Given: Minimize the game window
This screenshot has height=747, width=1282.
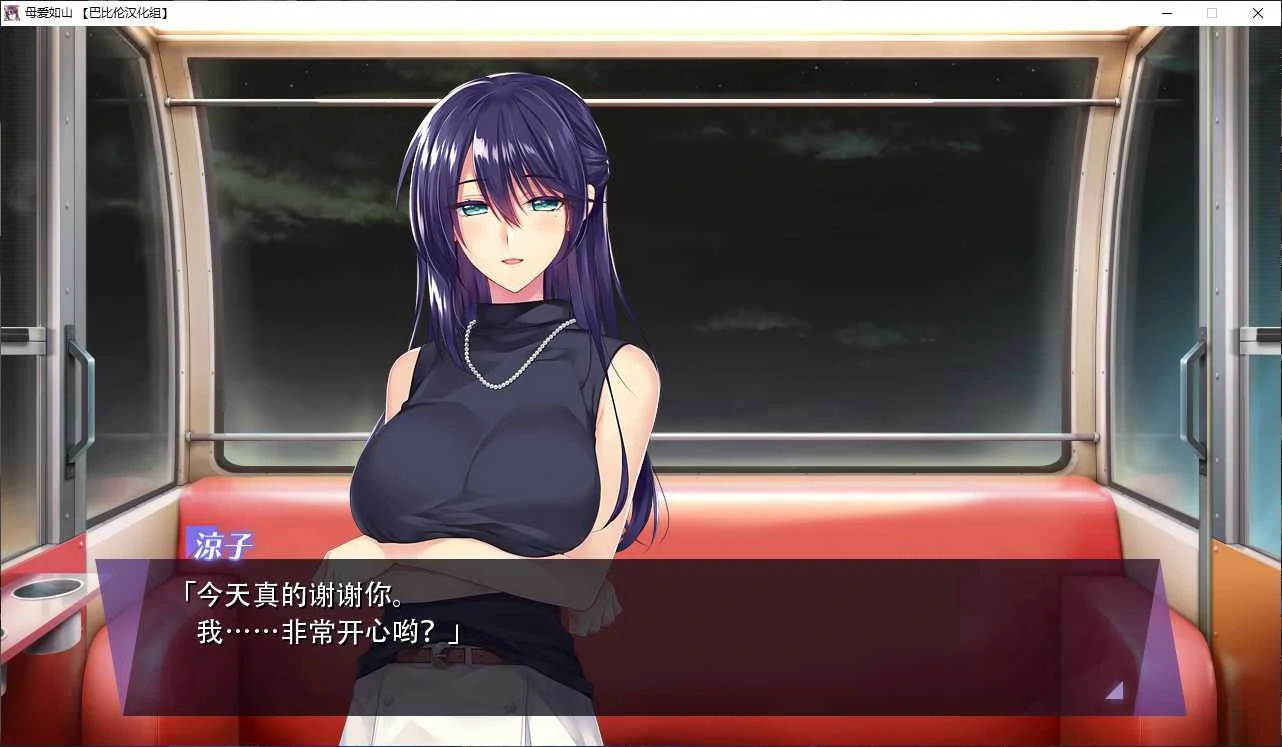Looking at the screenshot, I should (1166, 13).
